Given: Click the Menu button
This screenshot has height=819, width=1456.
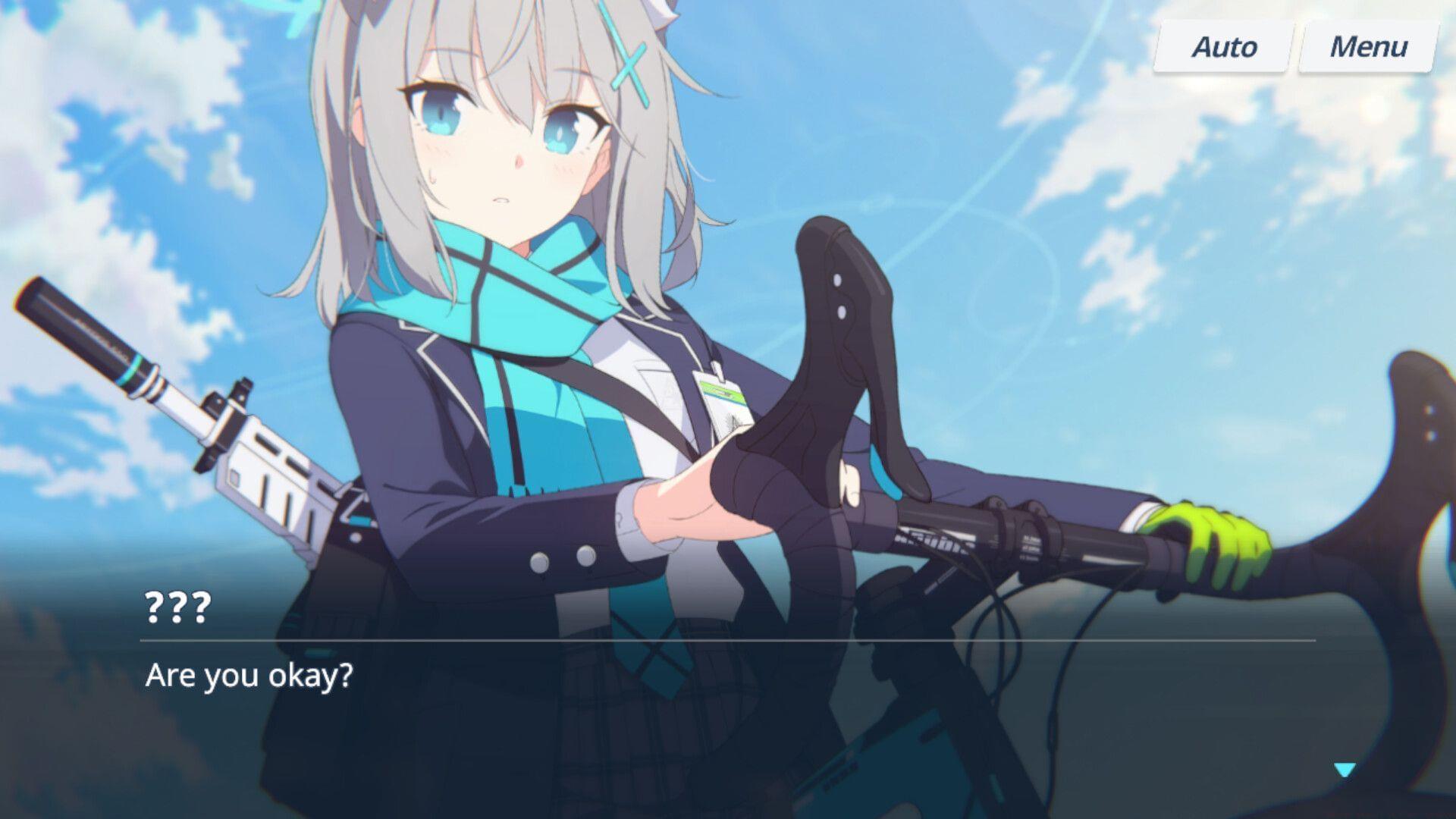Looking at the screenshot, I should (1367, 47).
